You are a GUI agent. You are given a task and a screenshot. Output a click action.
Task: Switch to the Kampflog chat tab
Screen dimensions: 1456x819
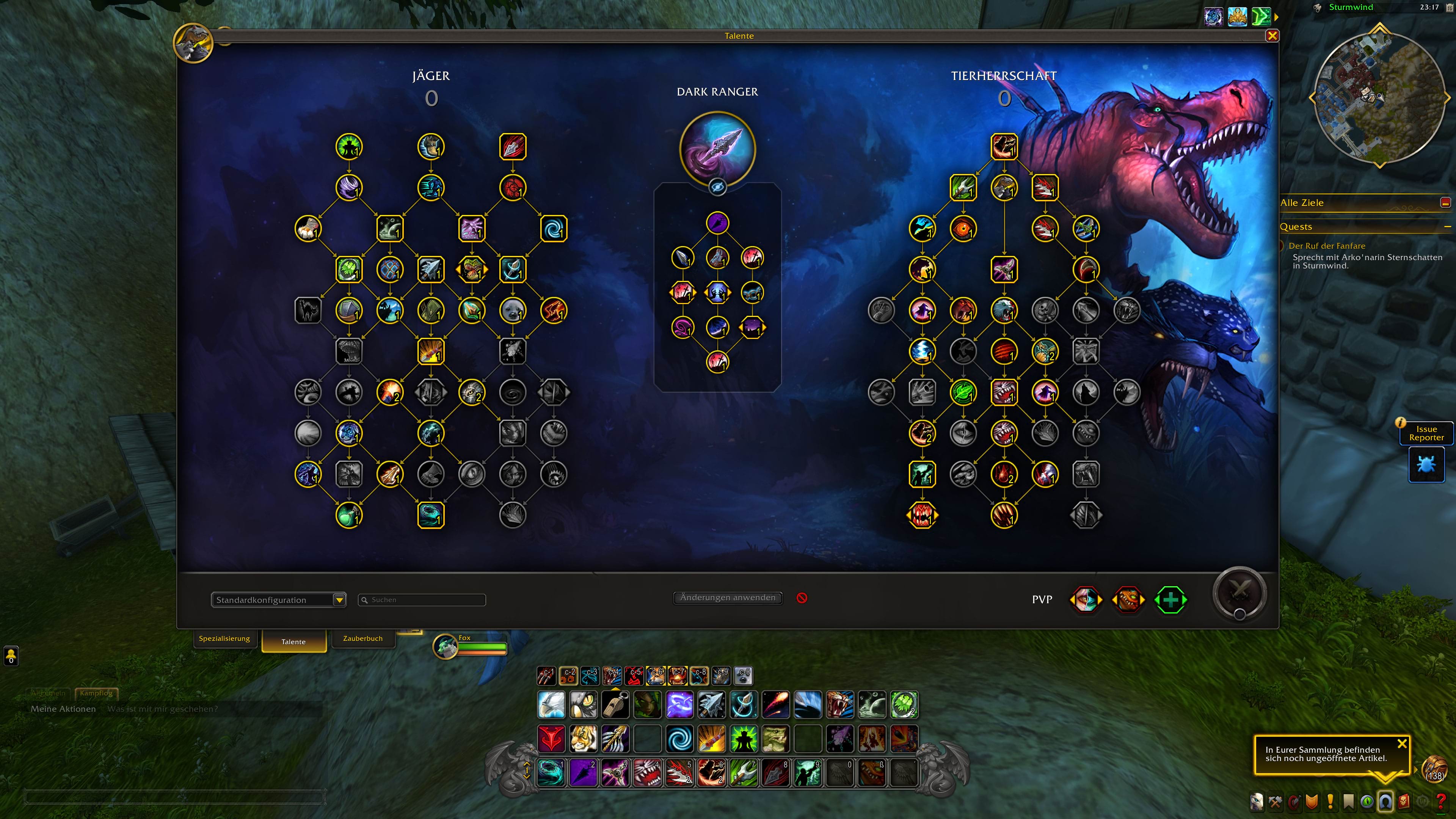96,693
